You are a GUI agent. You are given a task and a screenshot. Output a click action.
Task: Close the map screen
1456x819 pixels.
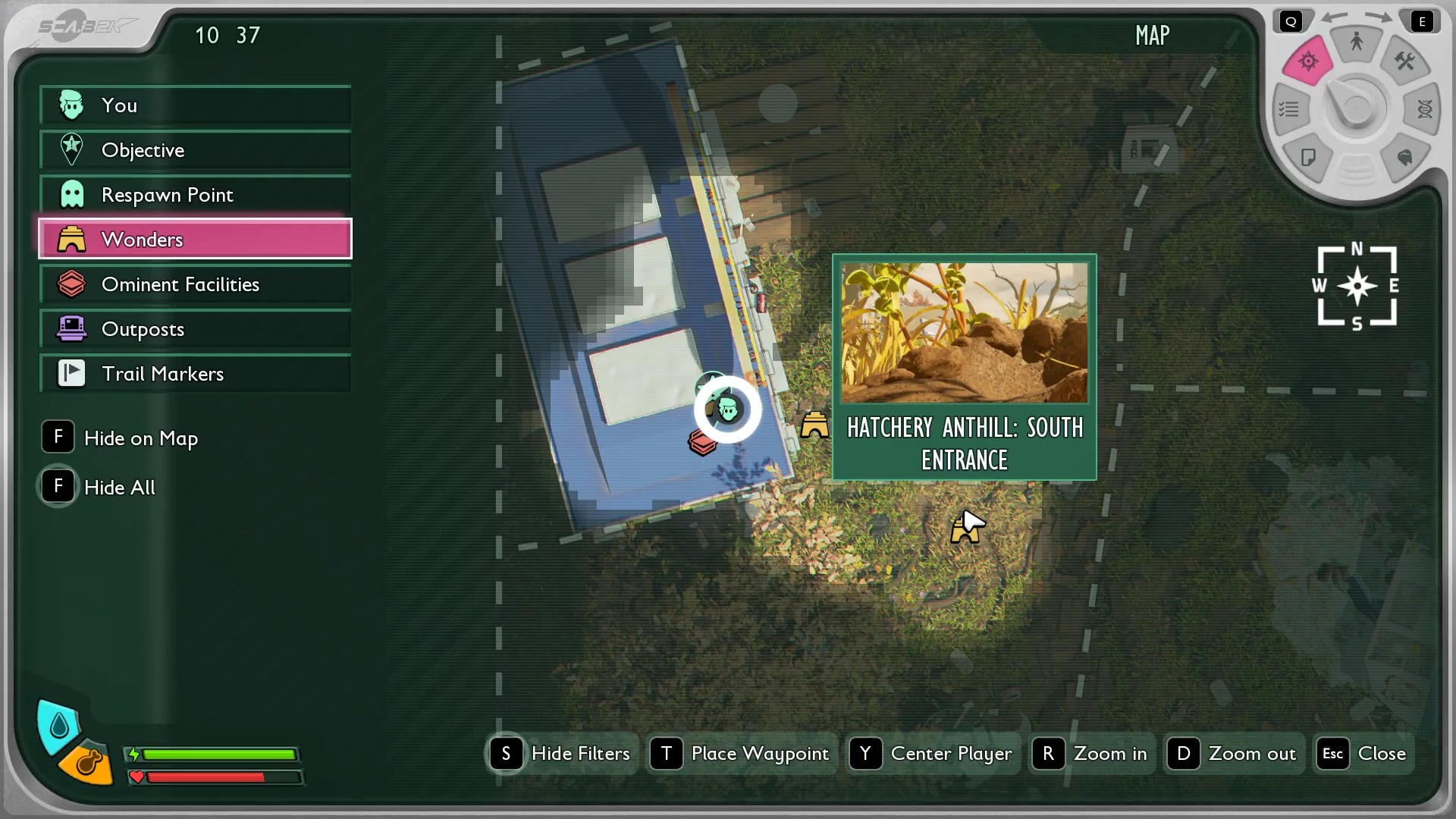click(1363, 754)
